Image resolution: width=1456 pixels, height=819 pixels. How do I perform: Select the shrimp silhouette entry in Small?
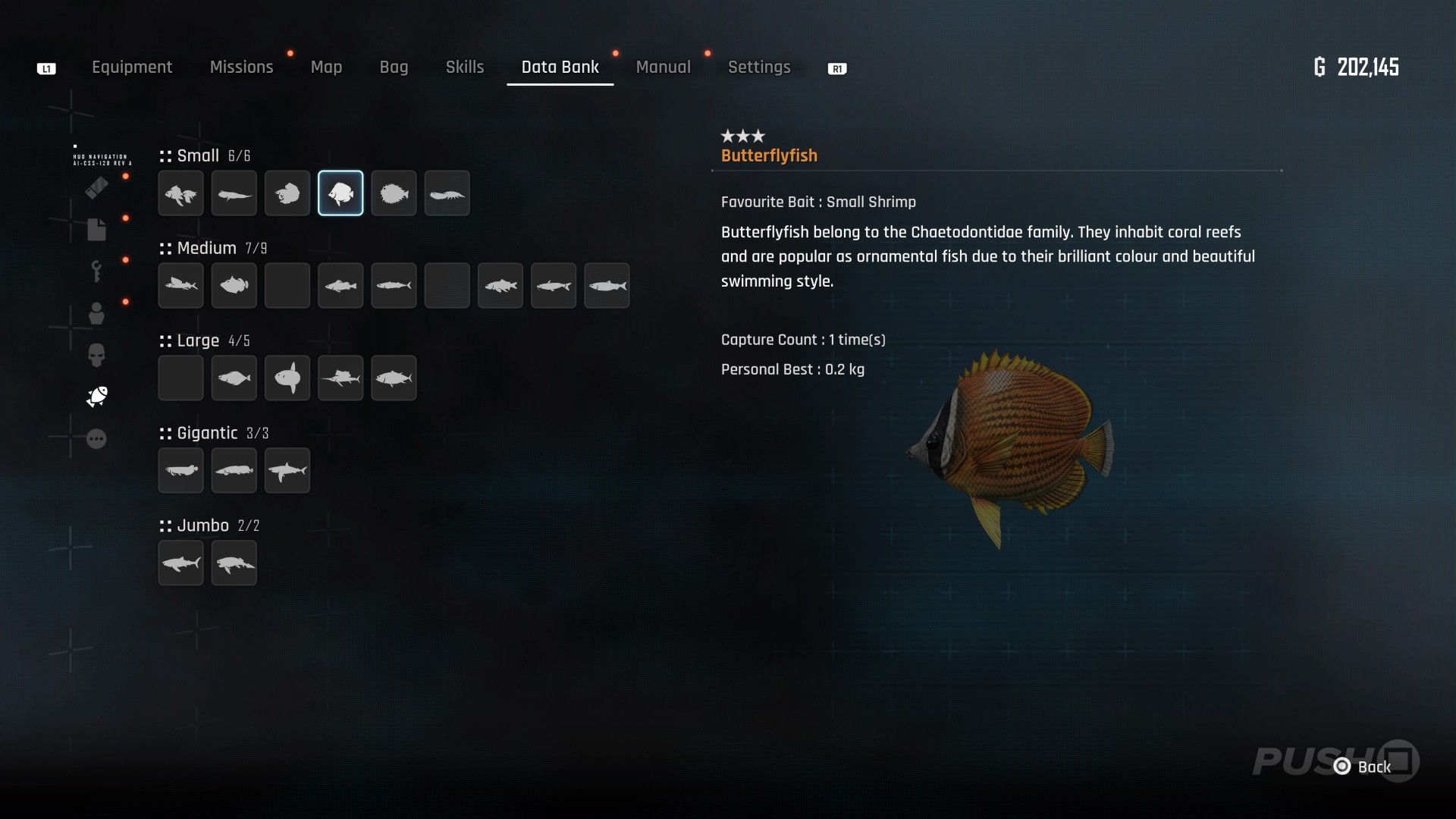click(447, 194)
